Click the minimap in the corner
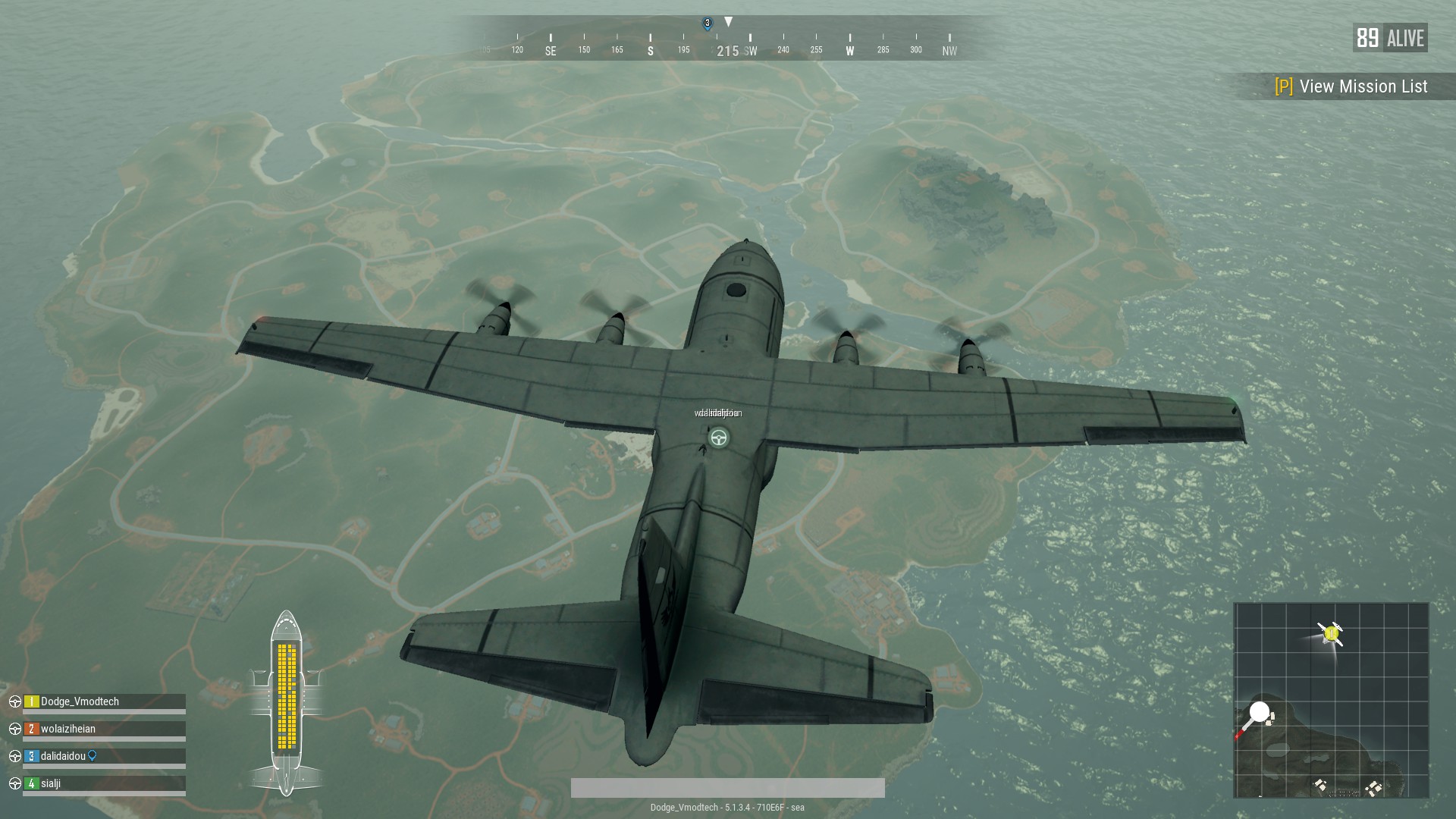The width and height of the screenshot is (1456, 819). tap(1331, 700)
